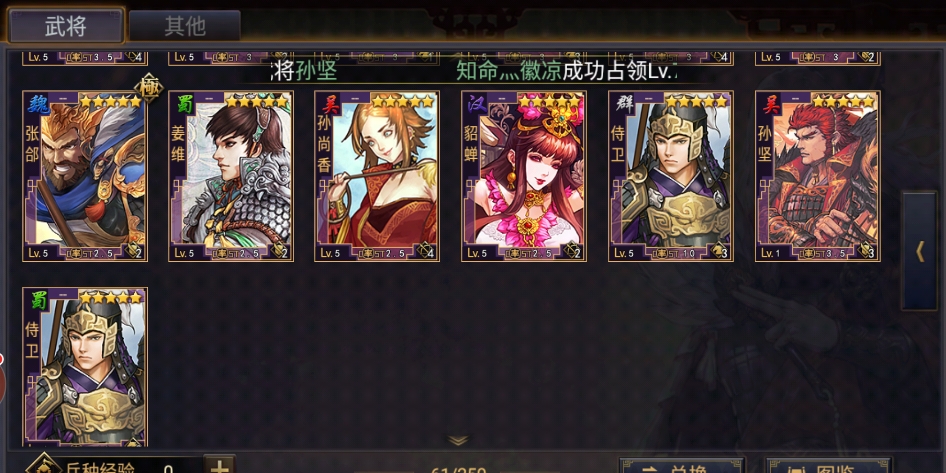Choose the 群 faction 侍卫 card

coord(670,176)
